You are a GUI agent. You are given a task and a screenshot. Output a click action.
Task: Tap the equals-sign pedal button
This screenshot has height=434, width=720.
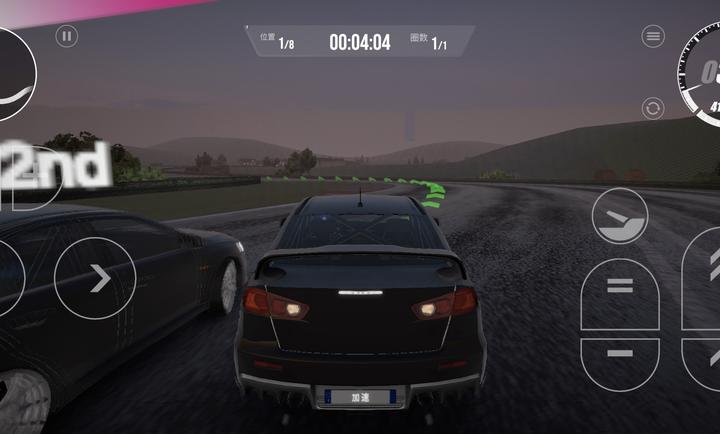pyautogui.click(x=620, y=291)
